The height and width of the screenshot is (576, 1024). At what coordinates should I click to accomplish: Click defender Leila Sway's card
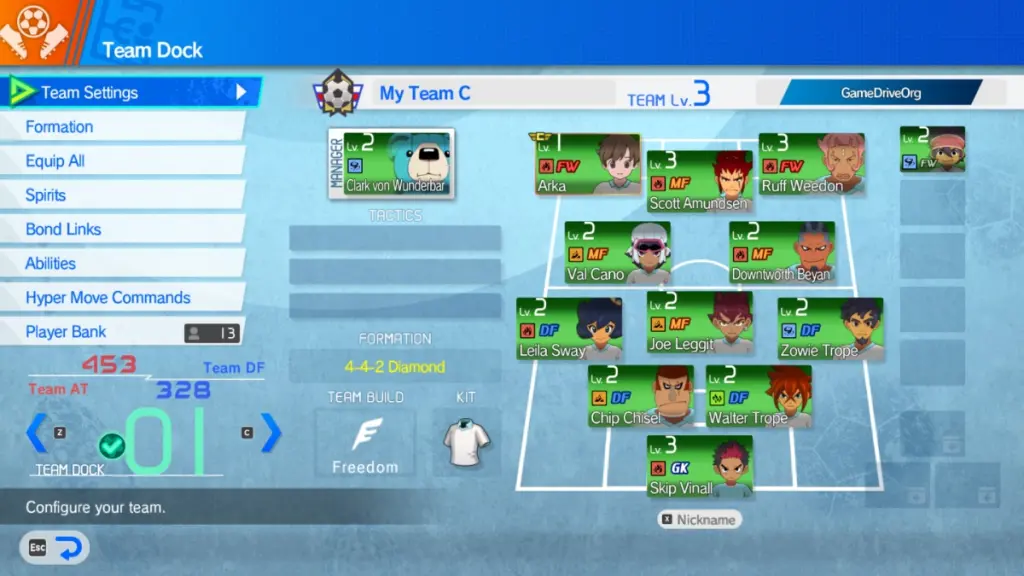[569, 329]
